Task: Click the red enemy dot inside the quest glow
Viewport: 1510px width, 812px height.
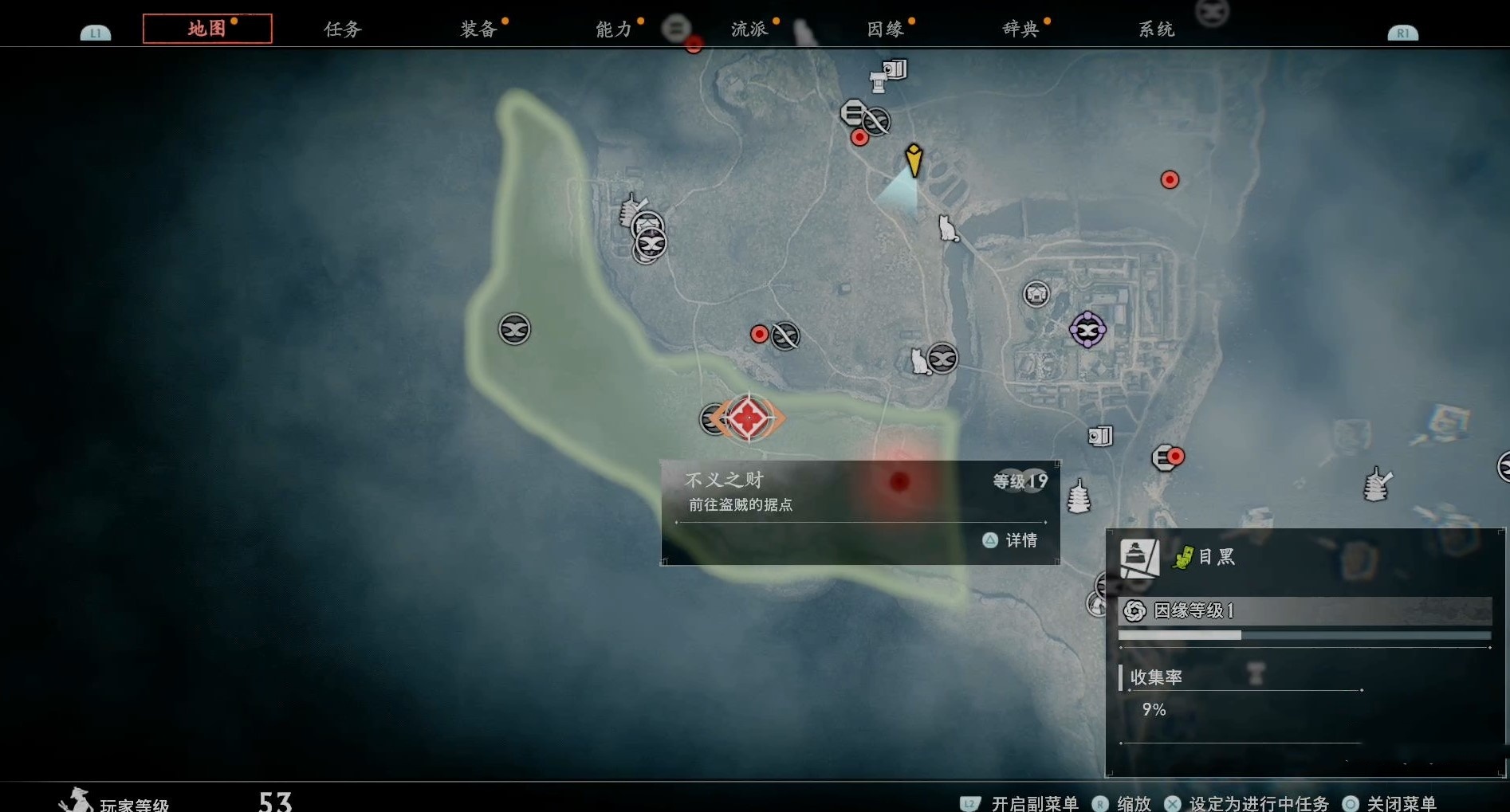Action: coord(899,481)
